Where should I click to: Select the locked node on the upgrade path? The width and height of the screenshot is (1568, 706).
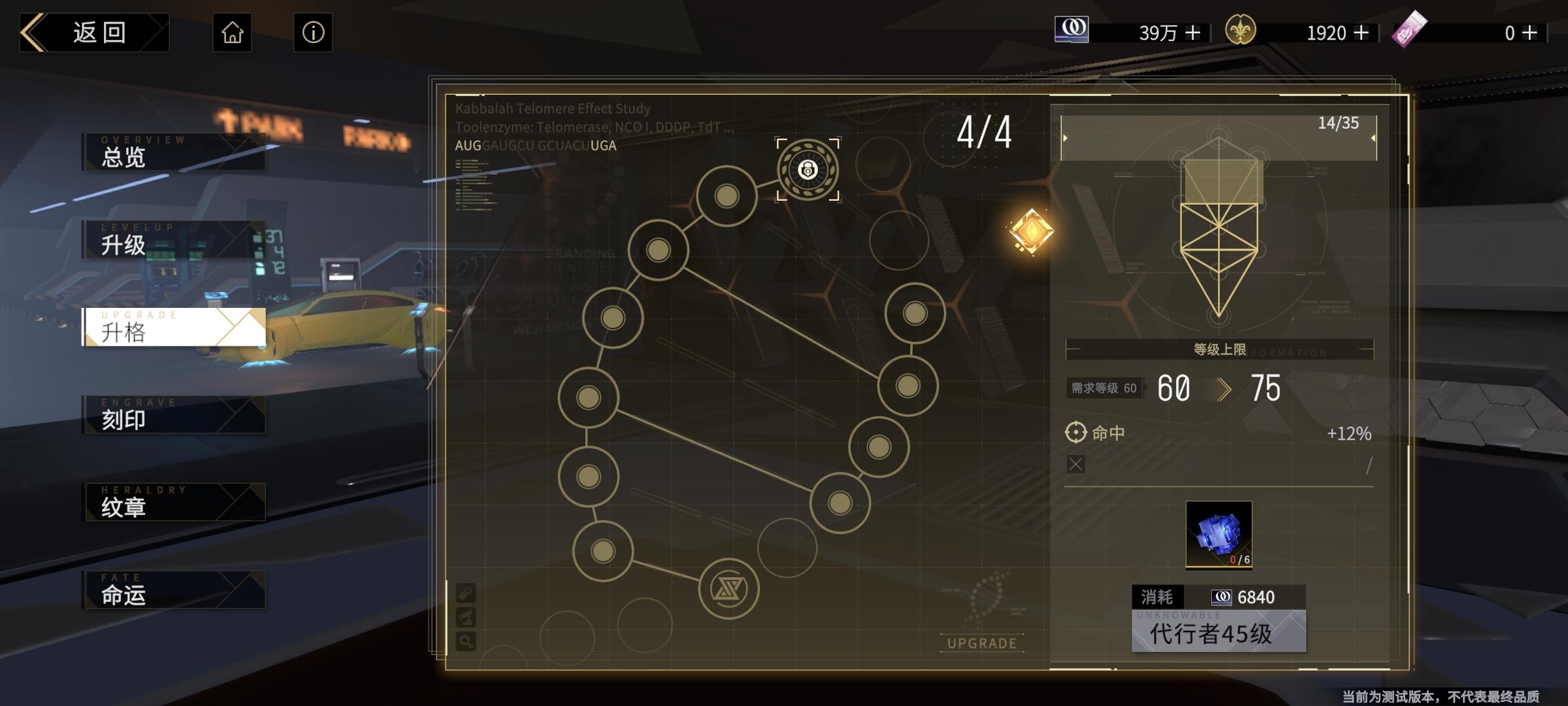click(808, 170)
